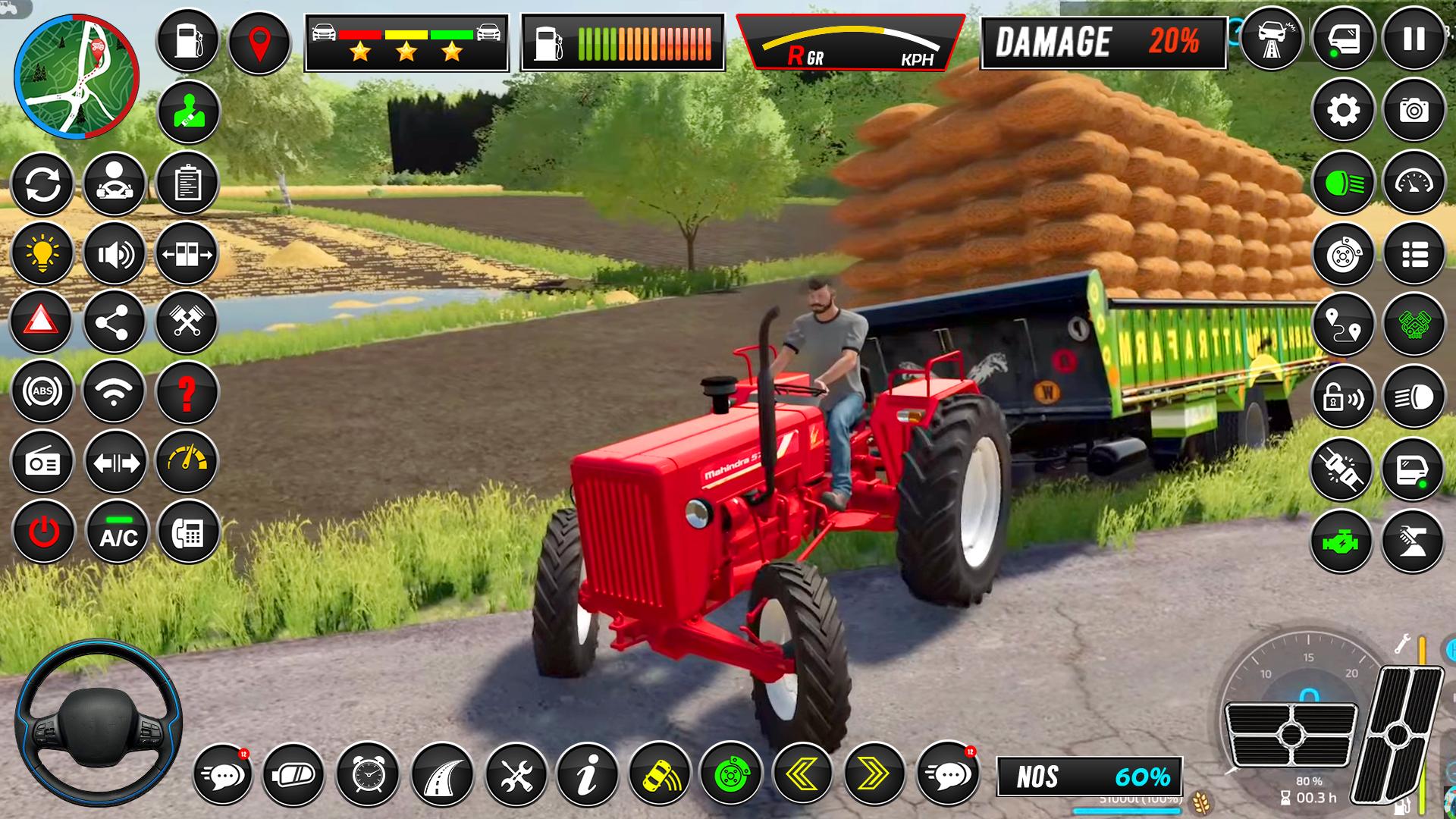This screenshot has height=819, width=1456.
Task: Open the settings gear menu
Action: point(1345,110)
